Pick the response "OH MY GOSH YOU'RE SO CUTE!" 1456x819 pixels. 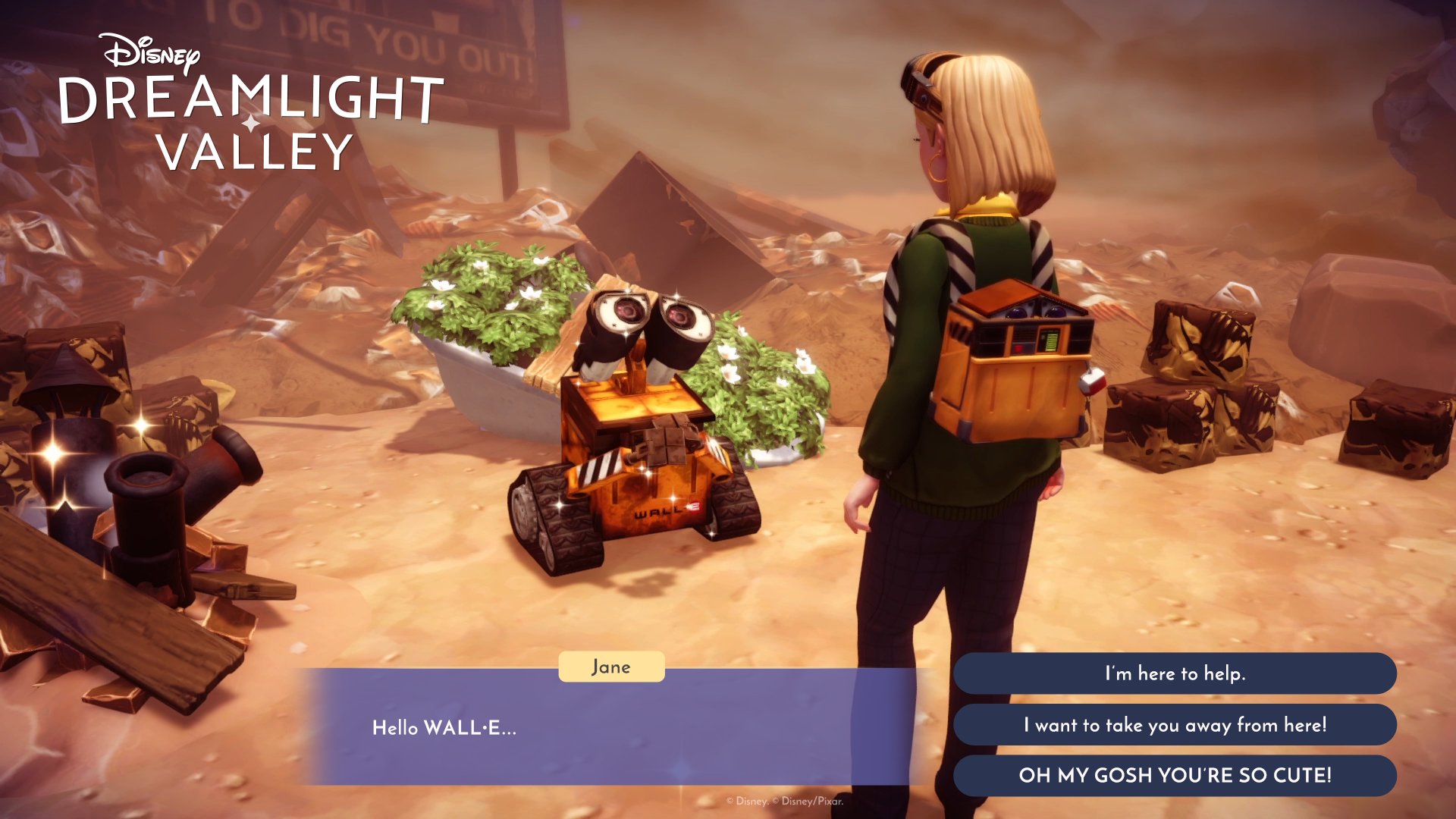click(x=1178, y=776)
